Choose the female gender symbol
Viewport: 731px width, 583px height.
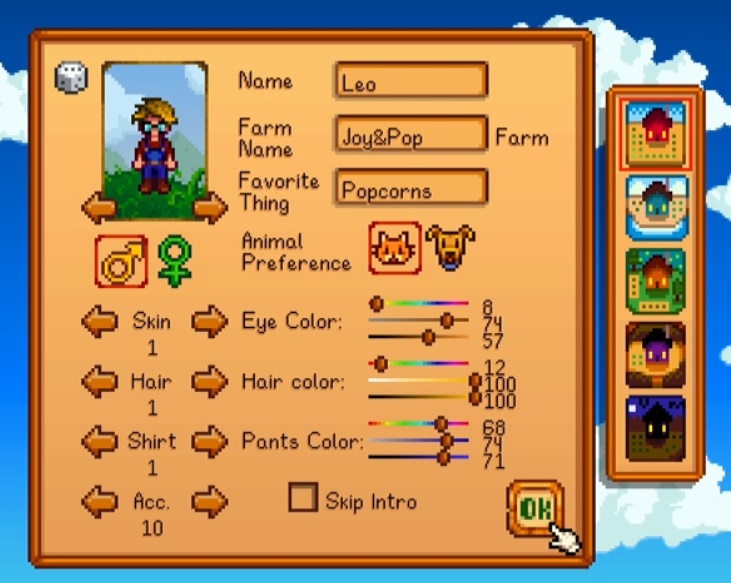[x=173, y=261]
